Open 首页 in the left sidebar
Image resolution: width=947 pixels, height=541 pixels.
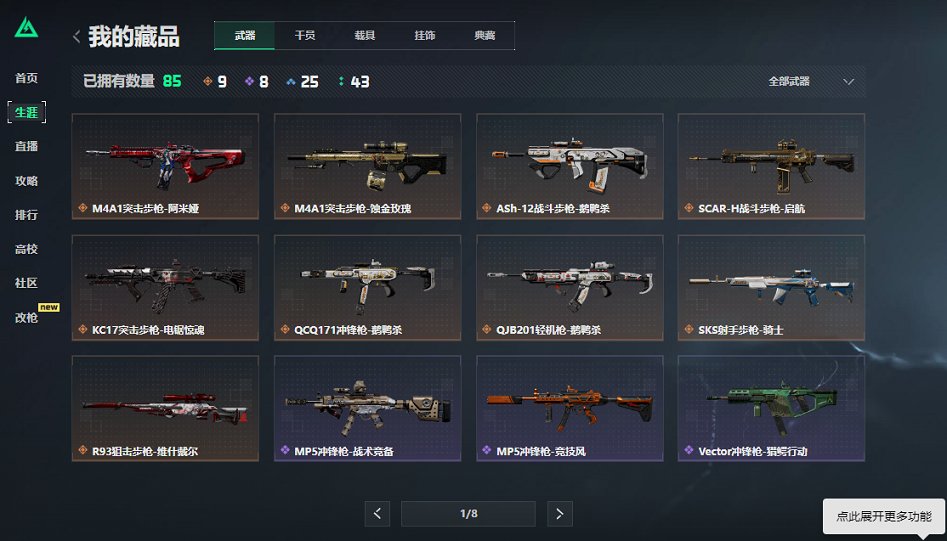point(26,78)
